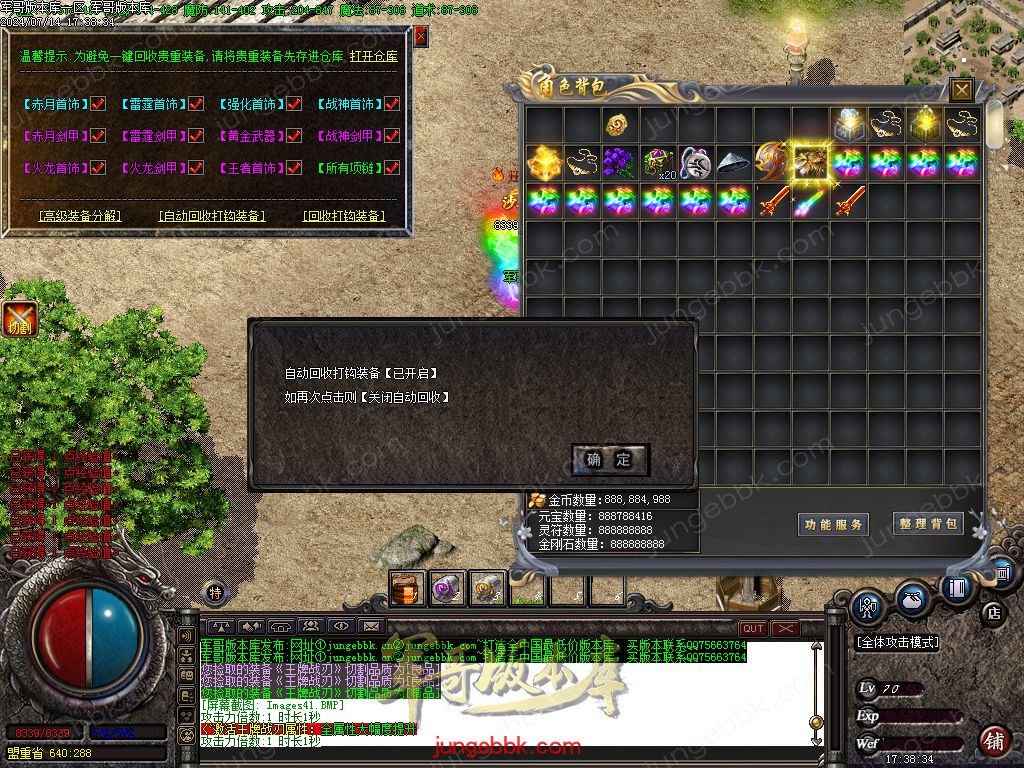
Task: Select the purple flower bouquet item
Action: click(x=620, y=162)
